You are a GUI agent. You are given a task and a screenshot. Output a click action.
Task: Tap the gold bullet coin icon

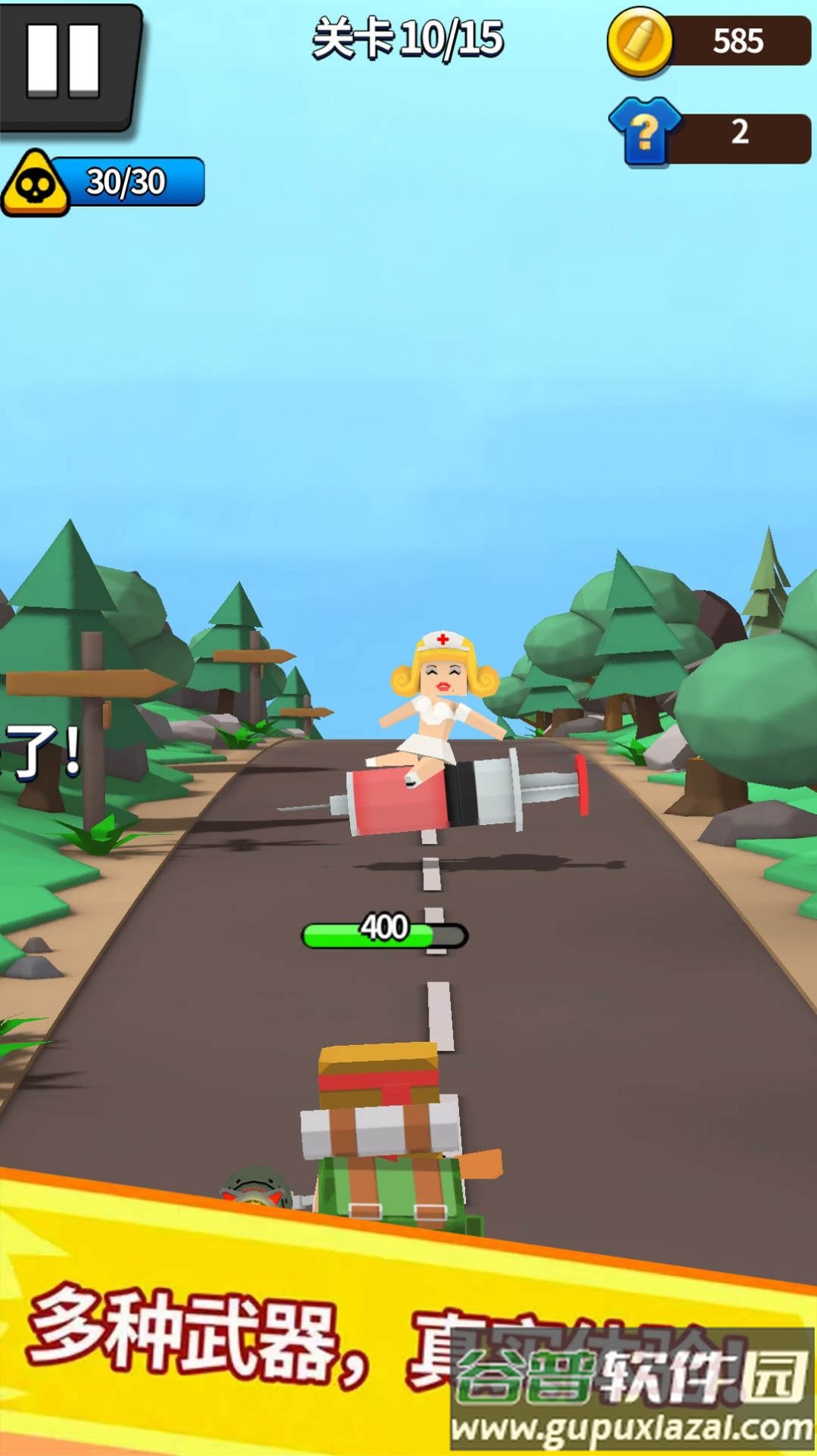[x=640, y=41]
